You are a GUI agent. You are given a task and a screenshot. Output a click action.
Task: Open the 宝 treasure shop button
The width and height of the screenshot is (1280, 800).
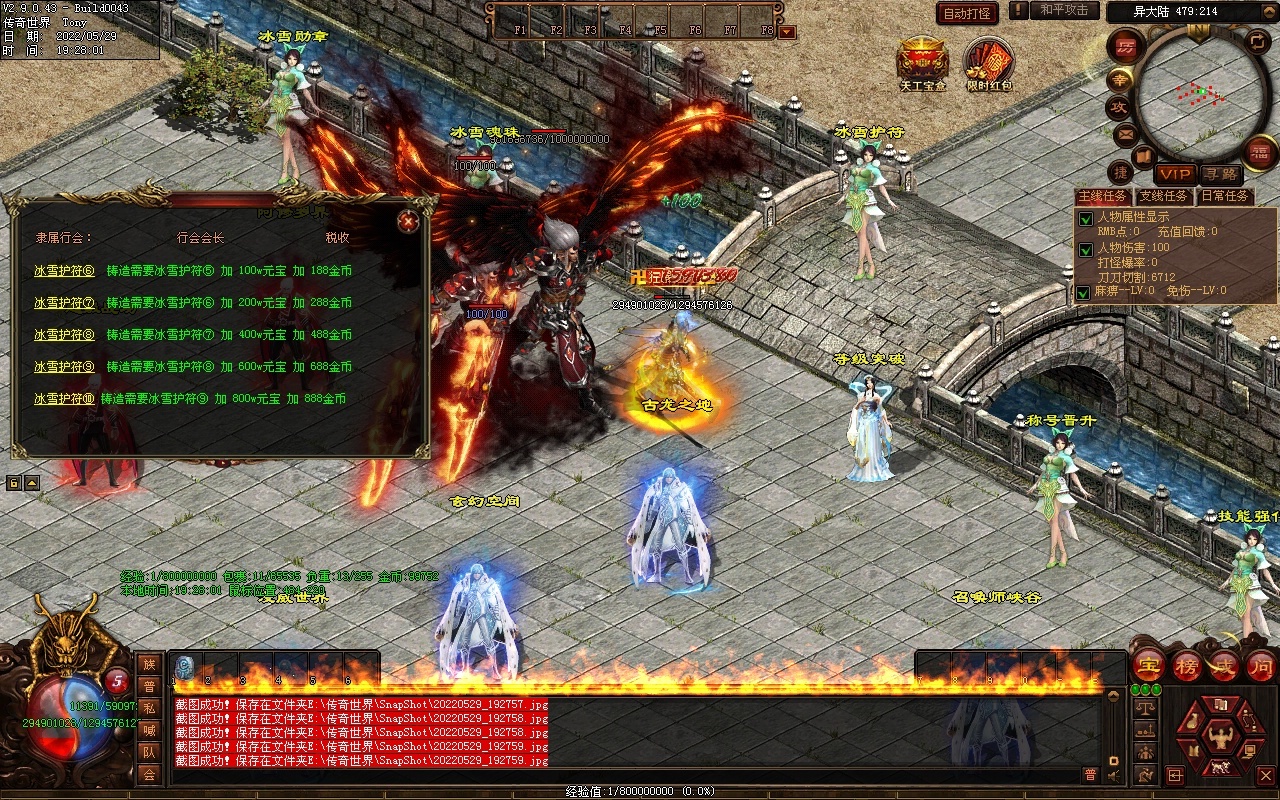pyautogui.click(x=1148, y=665)
